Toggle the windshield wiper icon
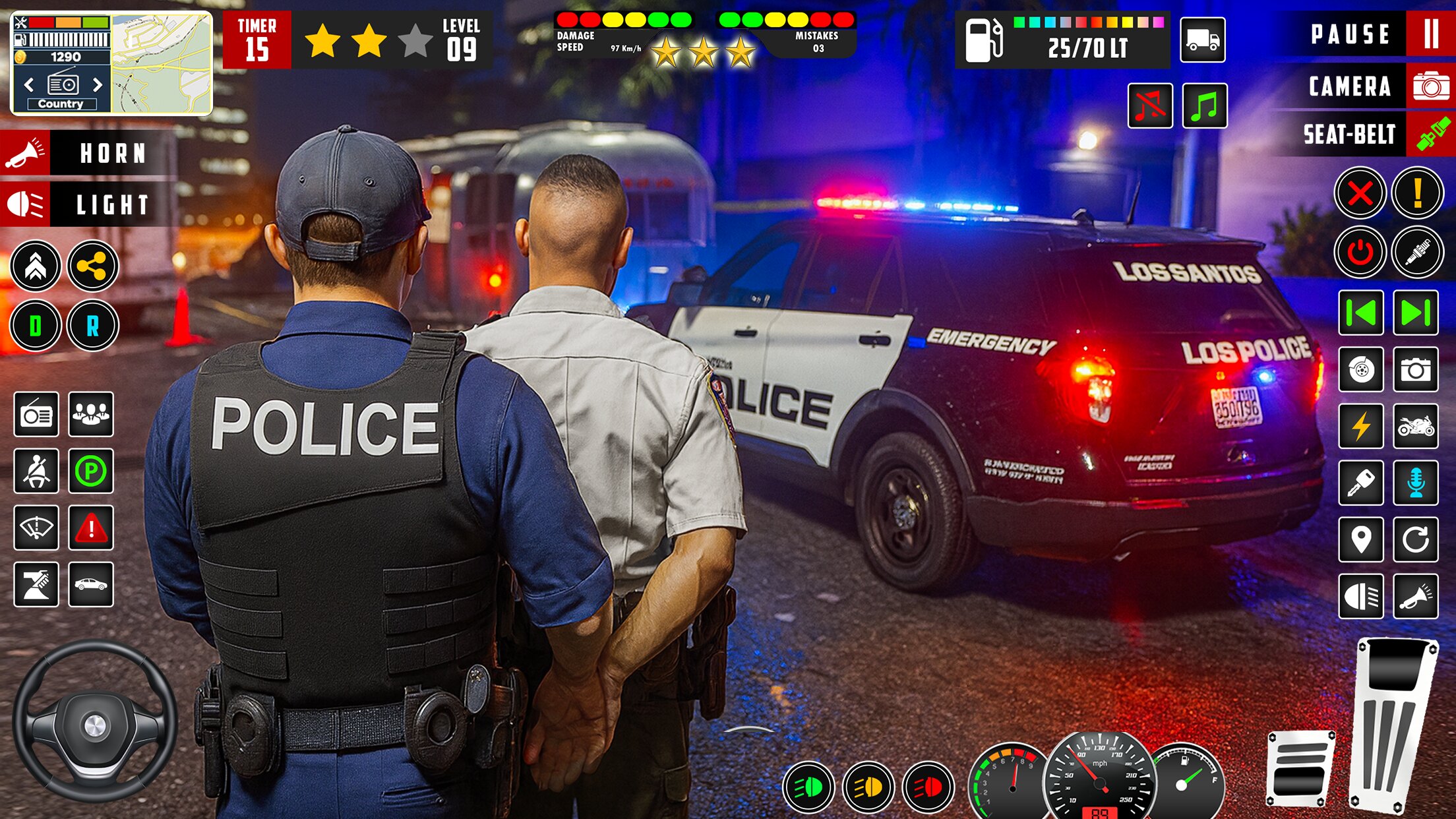 pyautogui.click(x=36, y=528)
